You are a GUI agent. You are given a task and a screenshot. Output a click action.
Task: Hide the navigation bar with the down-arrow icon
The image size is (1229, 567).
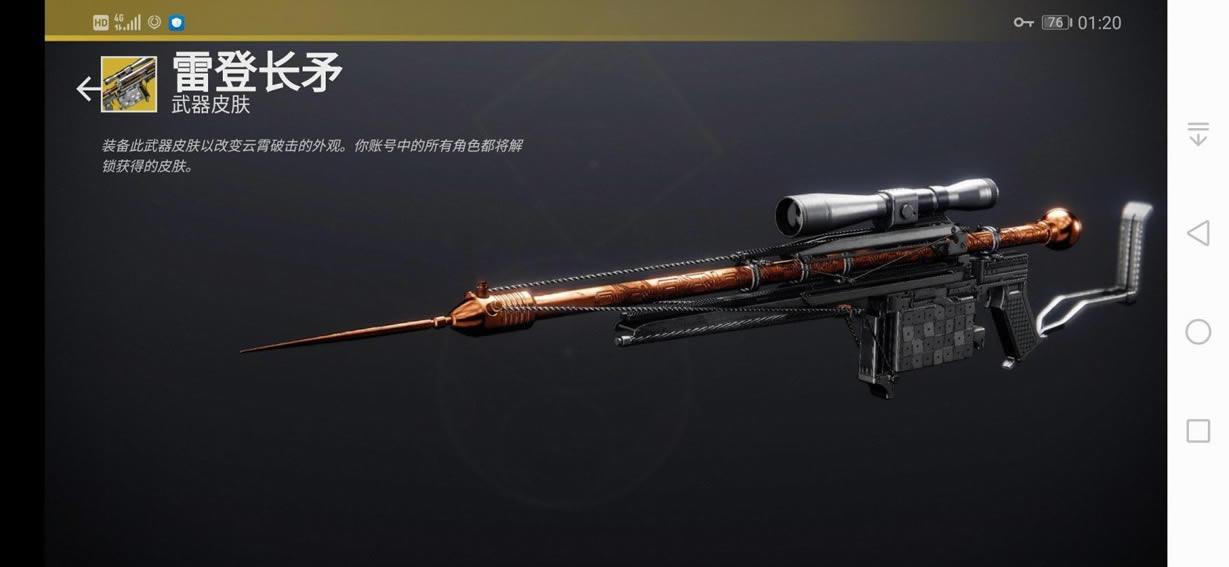tap(1198, 135)
